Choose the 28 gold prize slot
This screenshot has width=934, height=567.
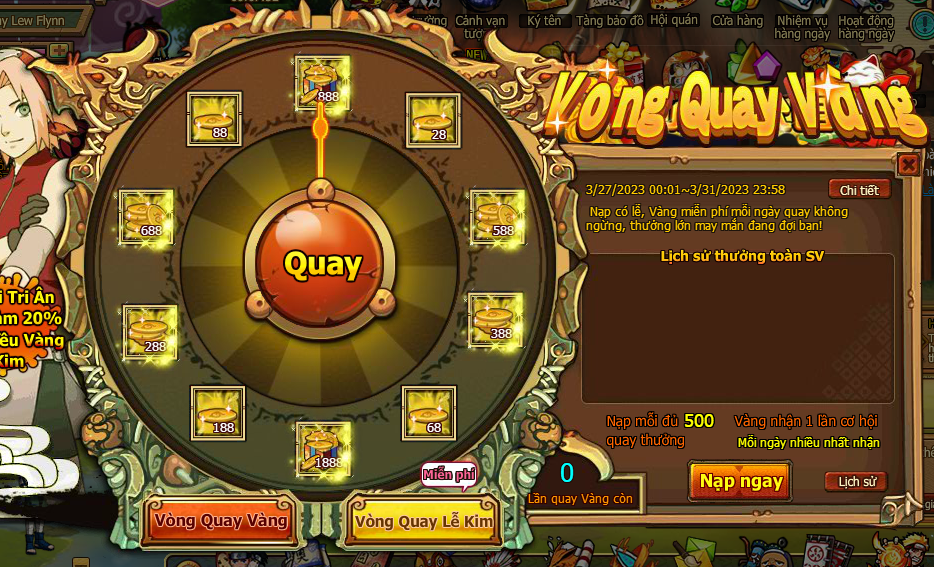tap(432, 120)
